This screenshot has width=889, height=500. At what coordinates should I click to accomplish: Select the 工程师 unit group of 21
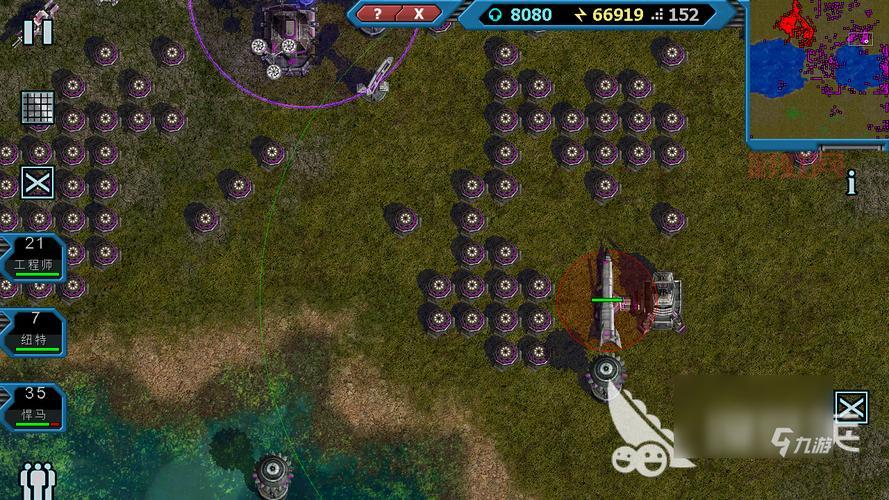(x=33, y=258)
